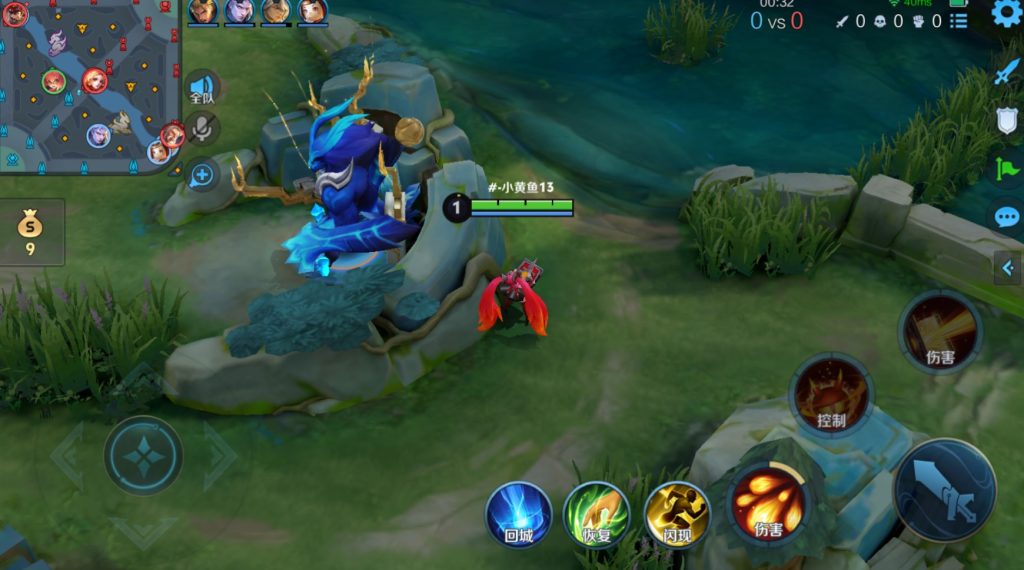Screen dimensions: 1024x570
Task: Open the scoreboard list icon
Action: pos(958,20)
